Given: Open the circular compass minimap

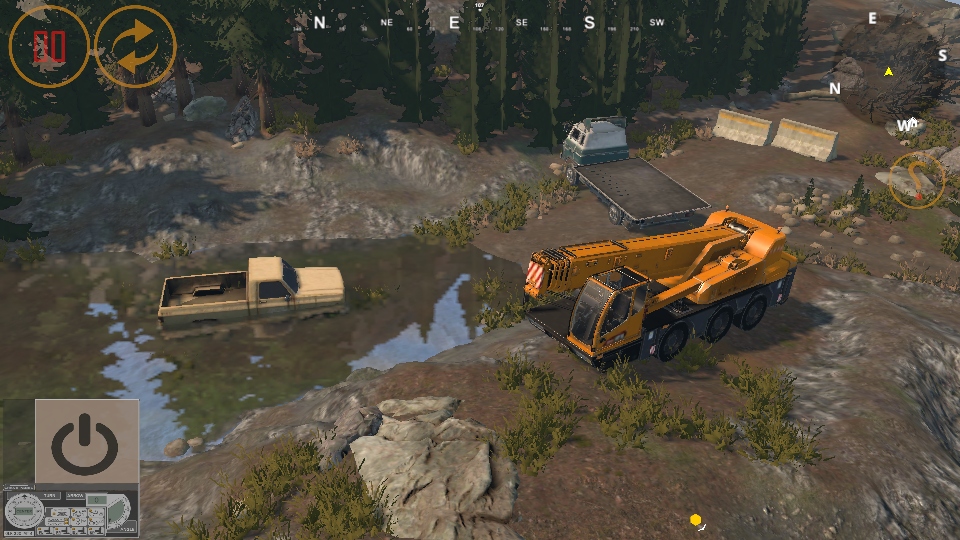Looking at the screenshot, I should coord(887,71).
